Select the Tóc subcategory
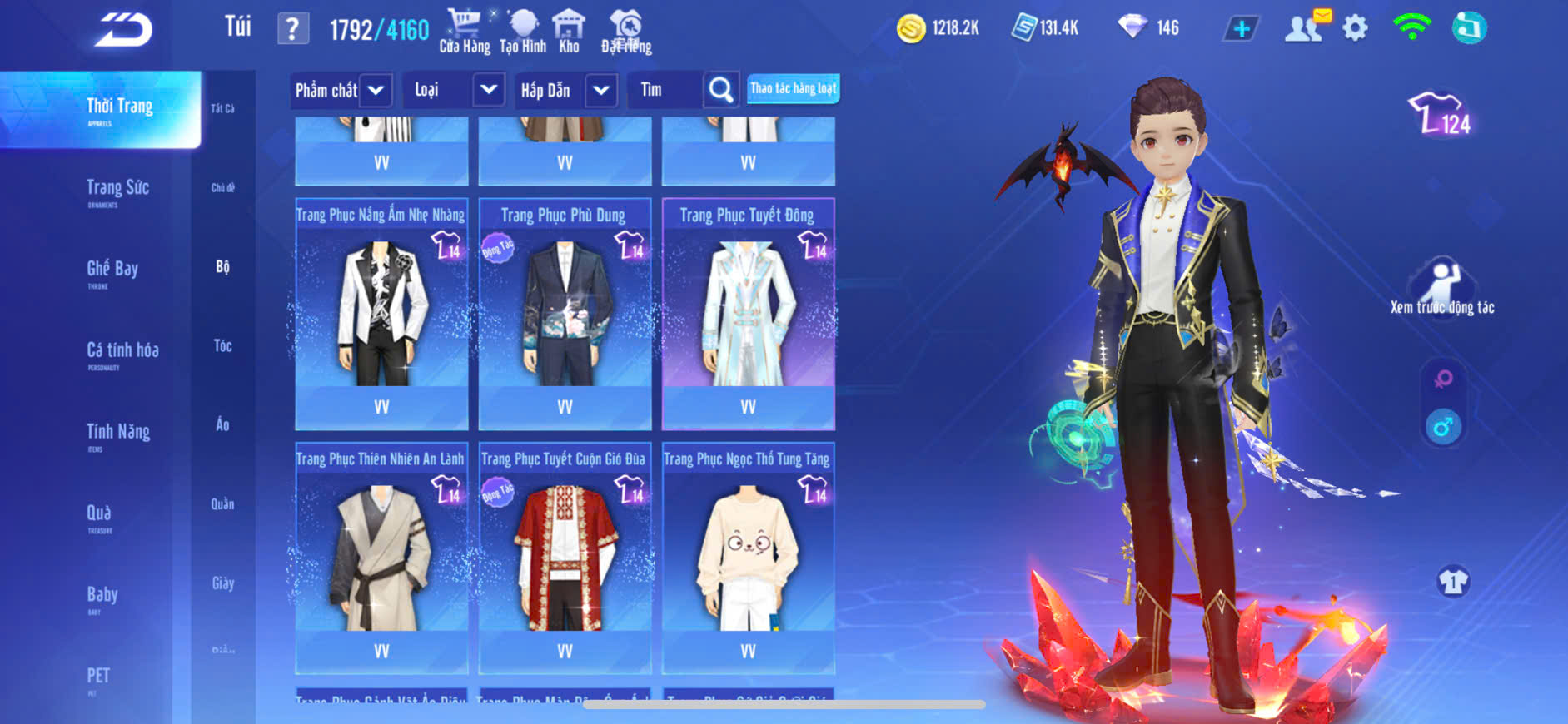 click(222, 345)
